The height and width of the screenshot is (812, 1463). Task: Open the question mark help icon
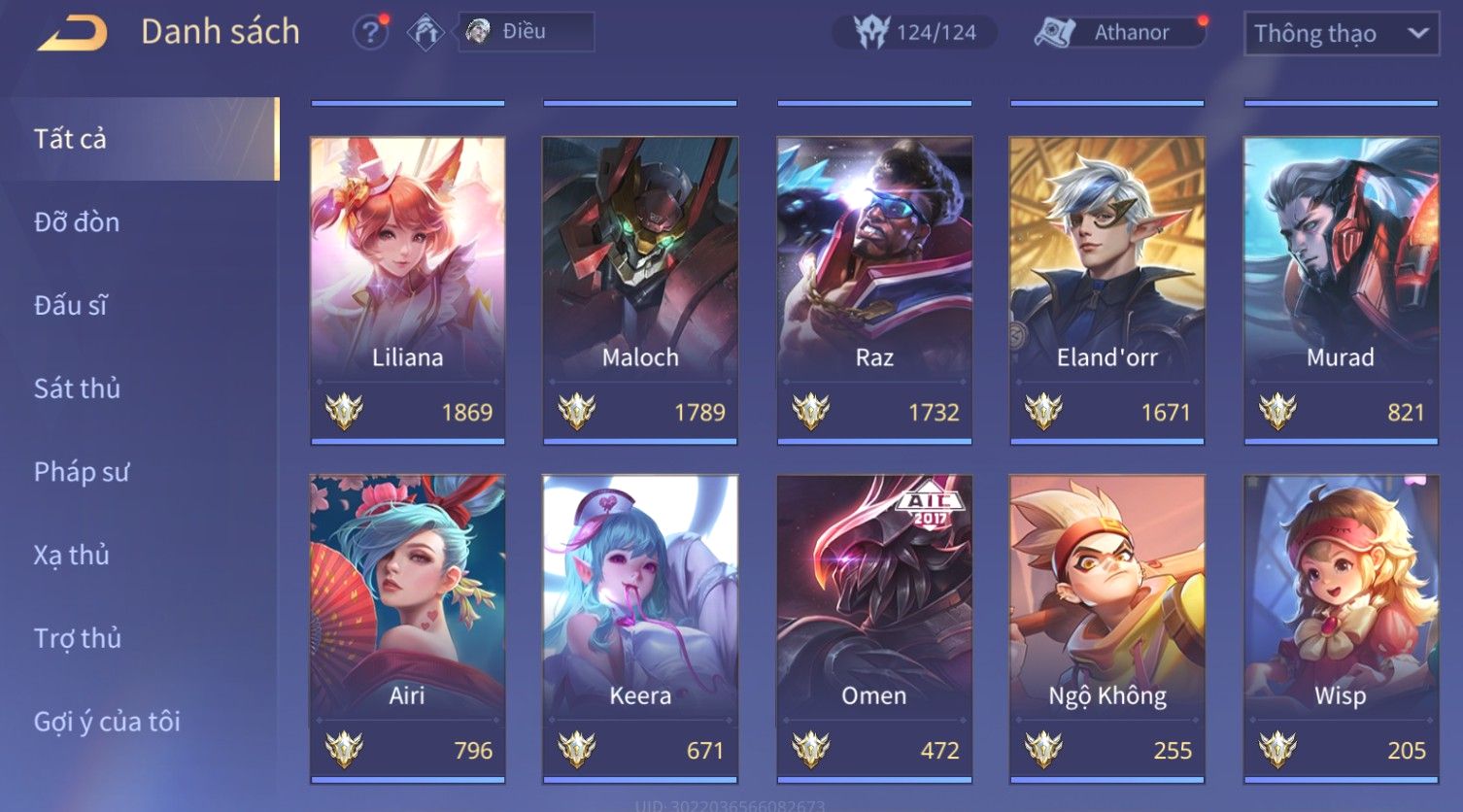(x=369, y=33)
